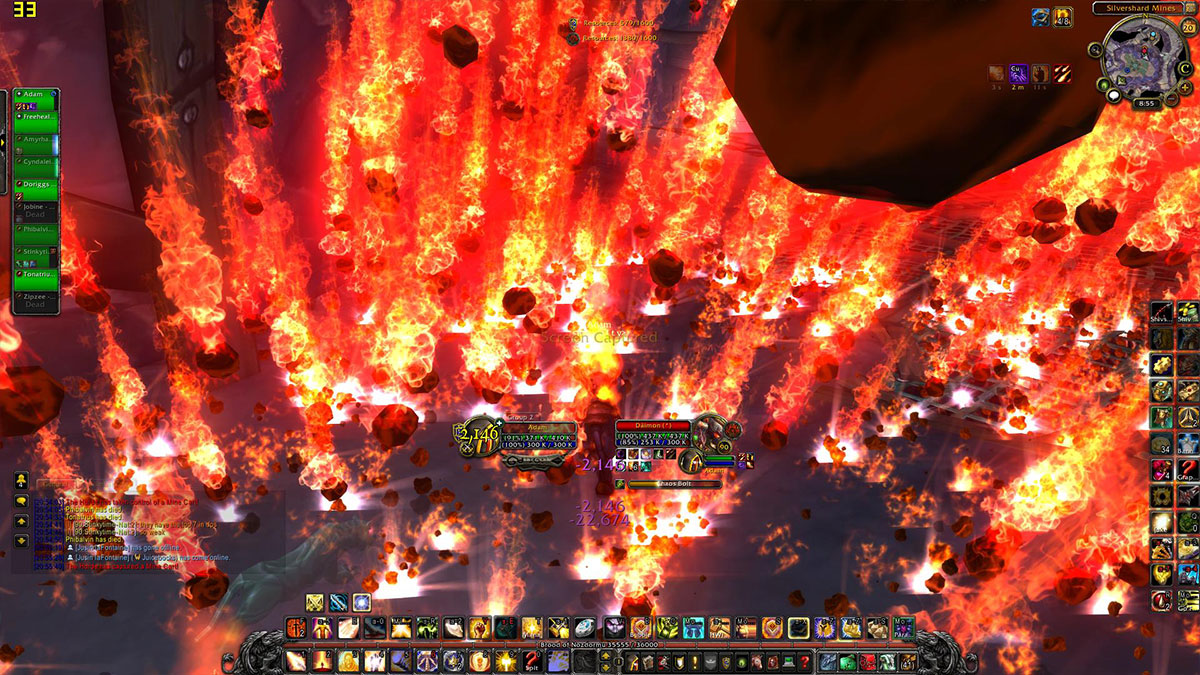Click the red question mark help button
The width and height of the screenshot is (1200, 675).
pos(804,661)
